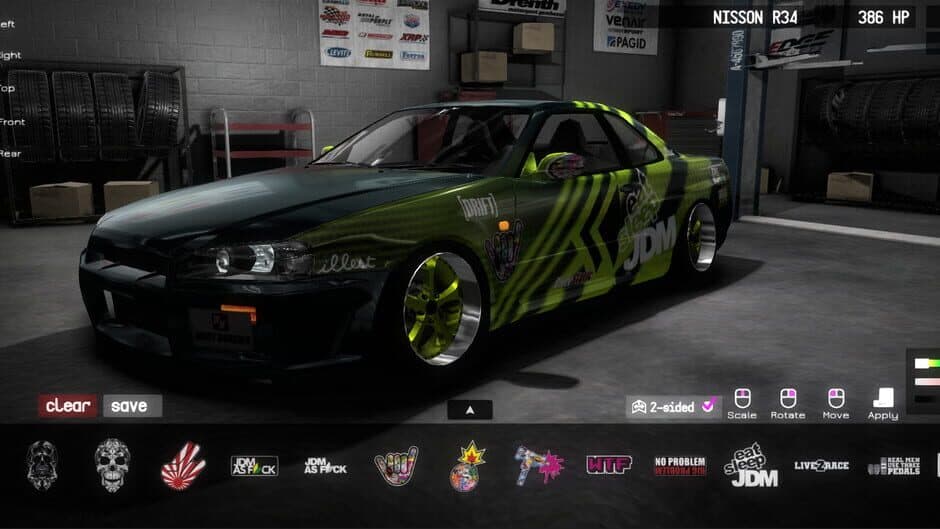
Task: Choose the pink WTF sticker
Action: pos(609,465)
